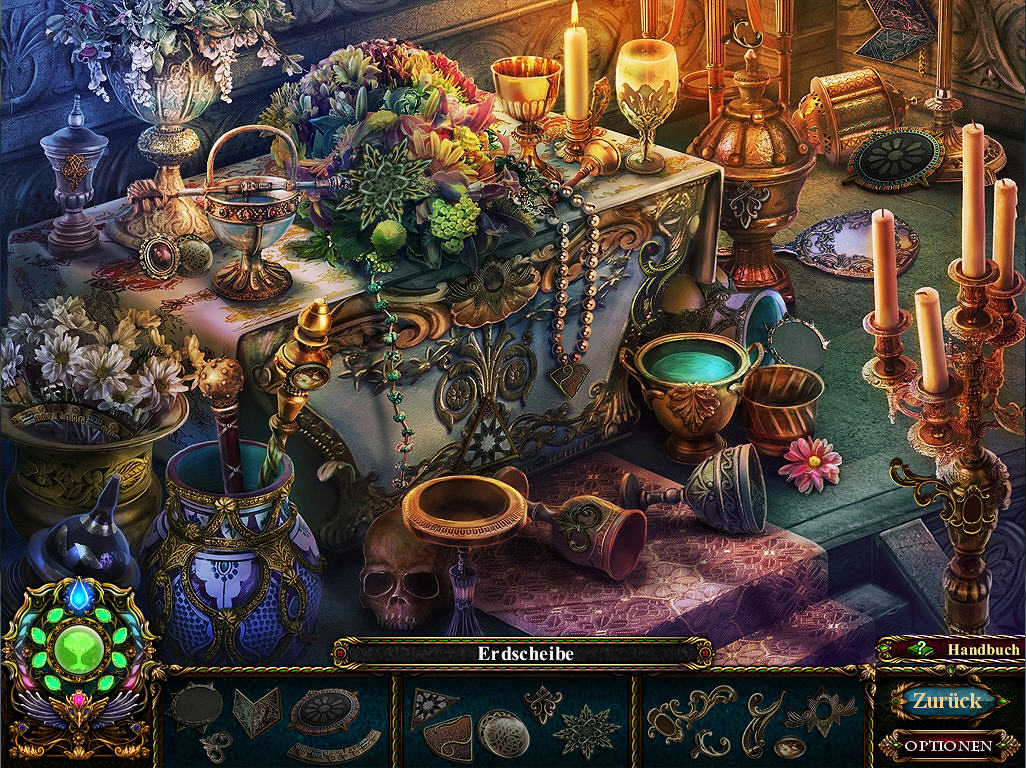
Task: Open the Optionen menu
Action: tap(948, 745)
